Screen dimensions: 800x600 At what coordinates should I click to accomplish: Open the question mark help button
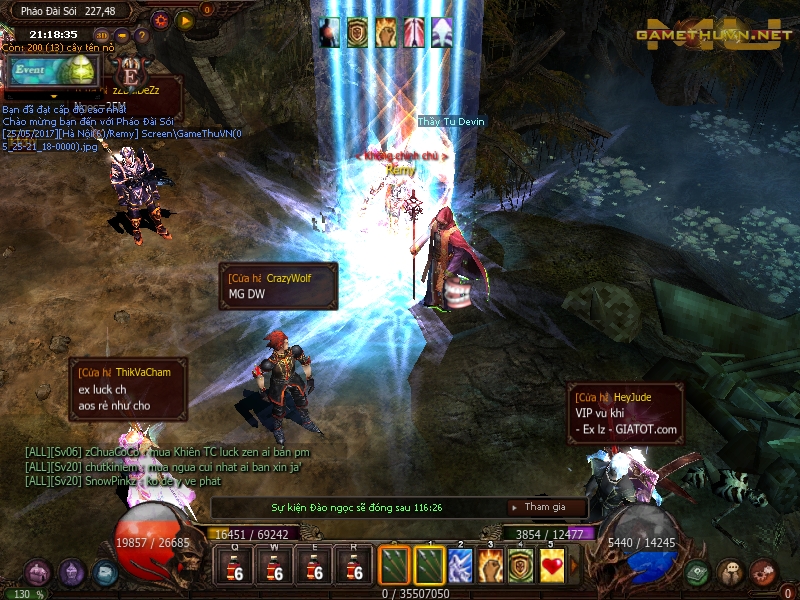[141, 37]
